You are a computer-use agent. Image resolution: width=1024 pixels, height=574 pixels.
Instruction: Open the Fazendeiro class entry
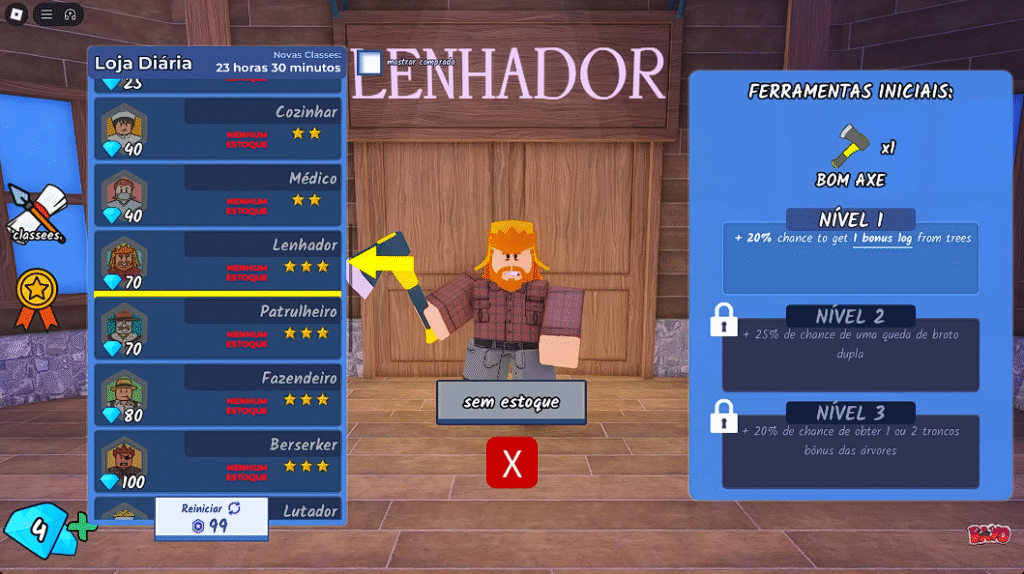click(x=218, y=394)
